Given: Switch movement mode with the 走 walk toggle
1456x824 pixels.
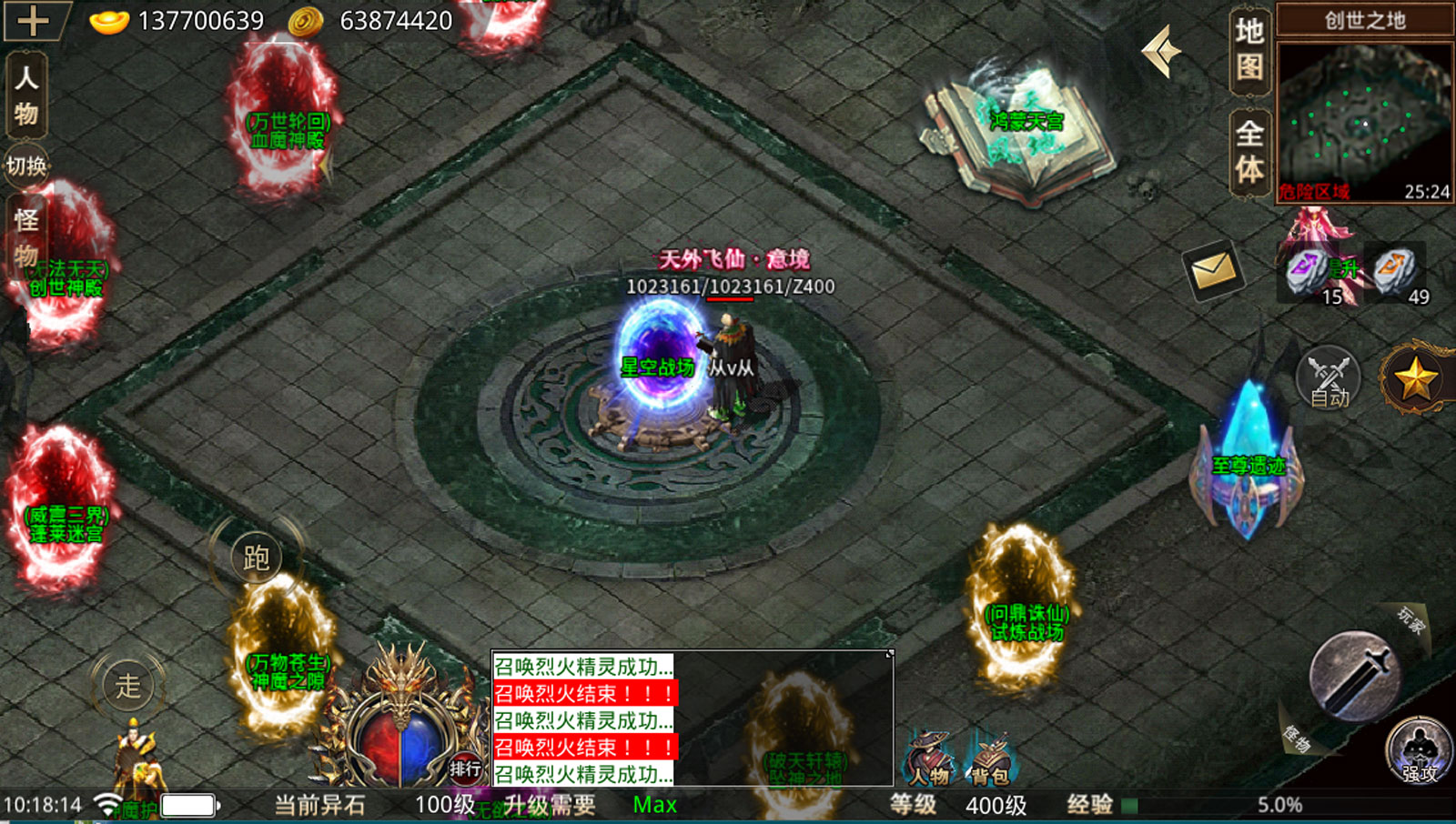Looking at the screenshot, I should click(x=127, y=684).
